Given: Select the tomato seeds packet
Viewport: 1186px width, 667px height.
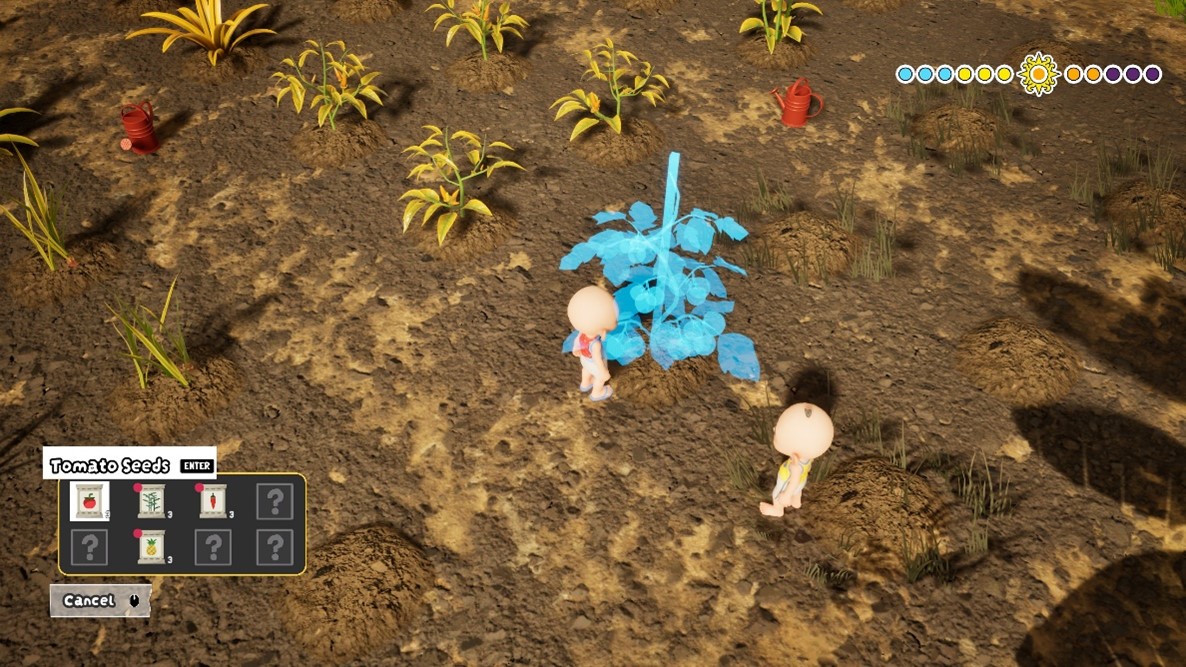Looking at the screenshot, I should click(x=90, y=500).
